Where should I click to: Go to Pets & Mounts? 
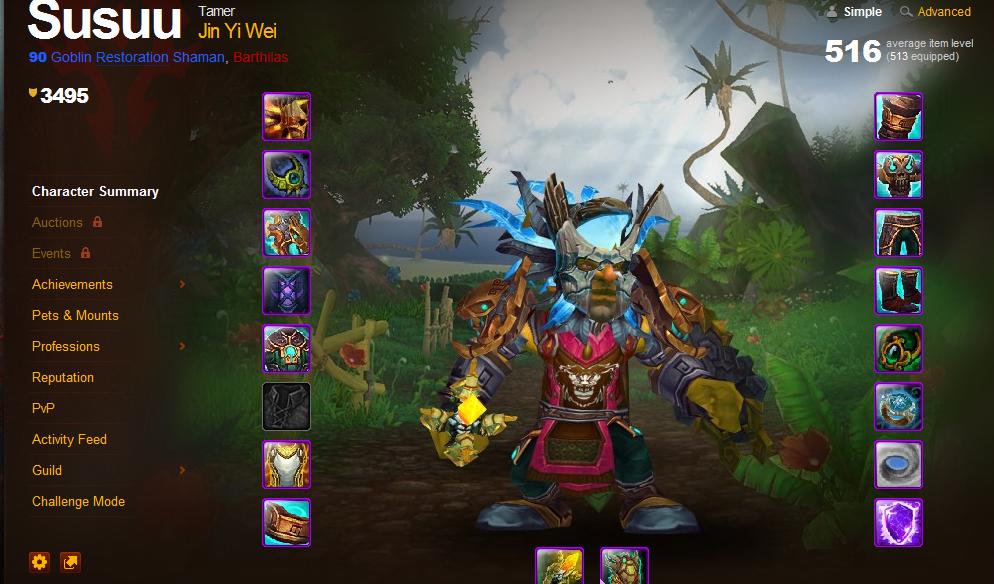(x=75, y=315)
